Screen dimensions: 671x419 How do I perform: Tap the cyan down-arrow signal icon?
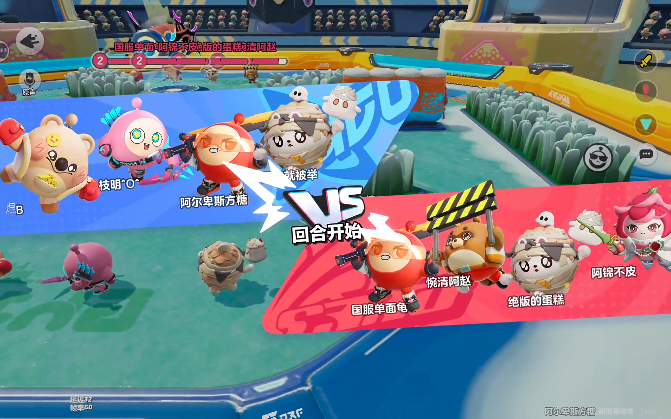tap(646, 123)
